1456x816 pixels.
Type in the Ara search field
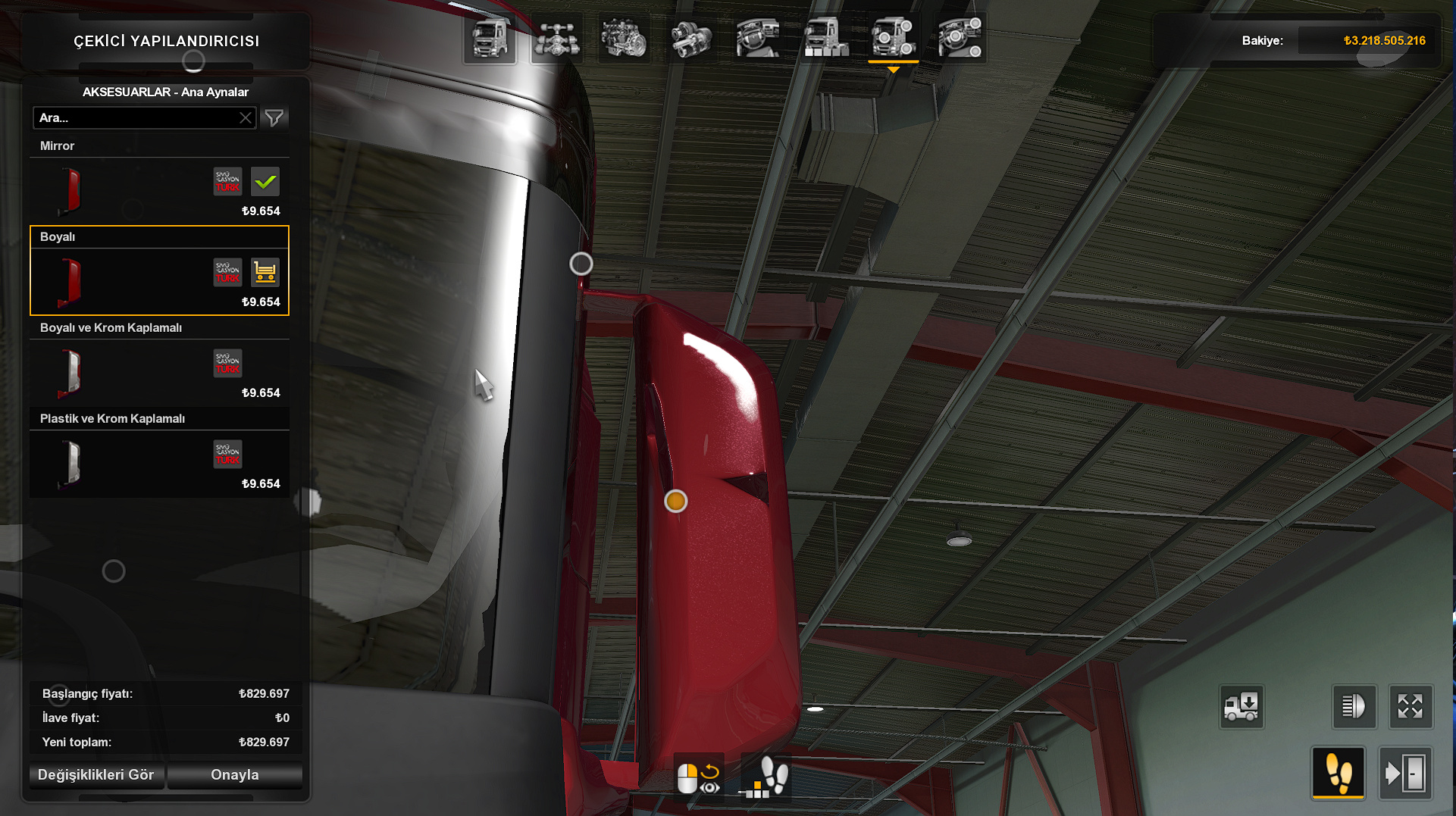pyautogui.click(x=136, y=118)
